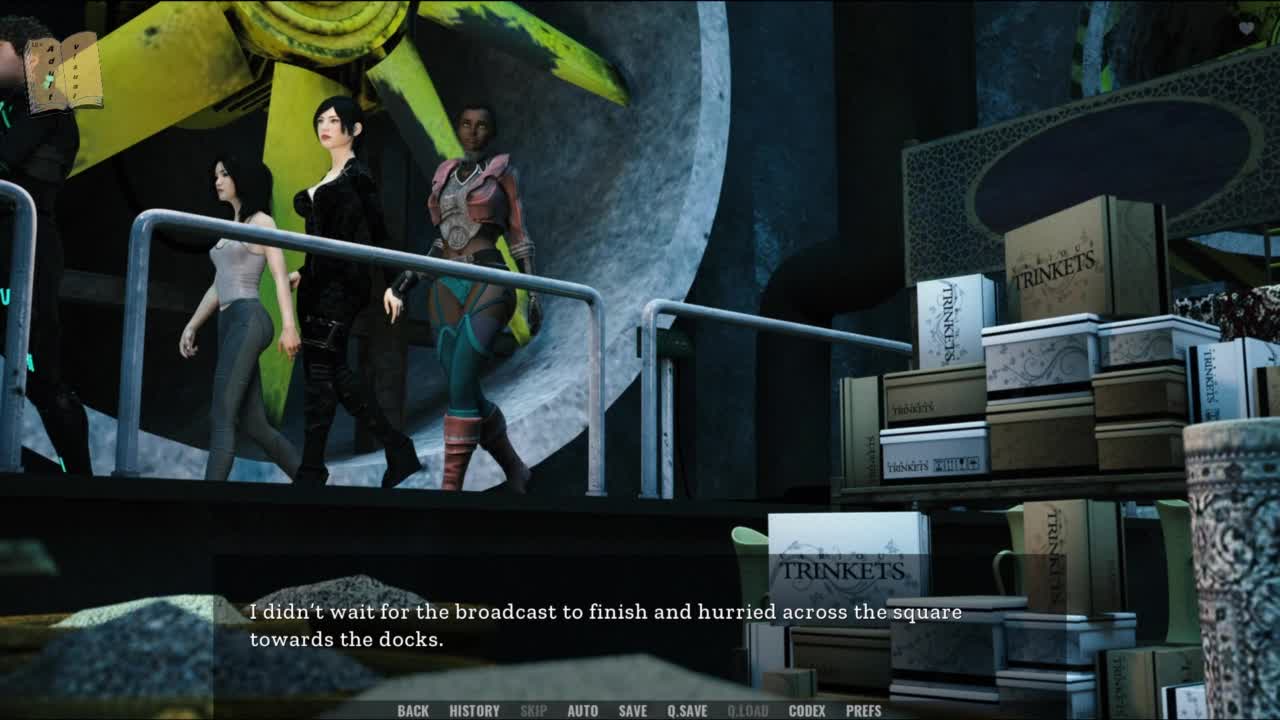1280x720 pixels.
Task: Quick save with Q.SAVE
Action: click(x=687, y=711)
